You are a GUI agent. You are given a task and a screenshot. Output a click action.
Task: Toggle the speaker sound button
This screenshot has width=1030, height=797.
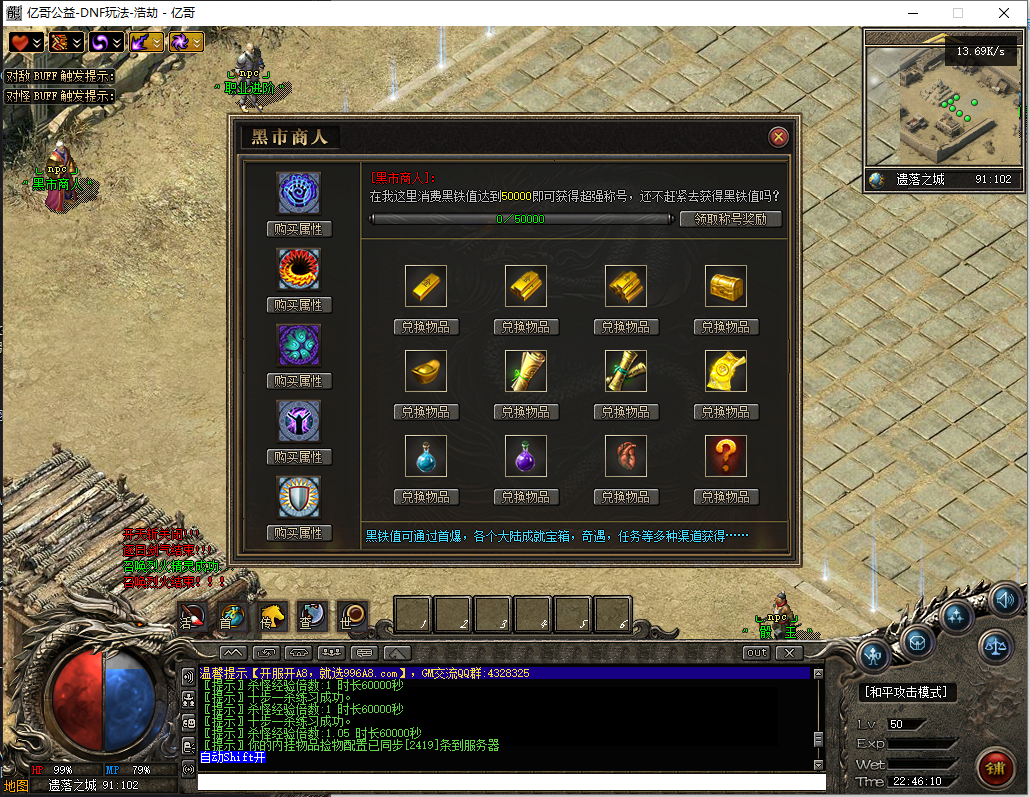(x=1005, y=599)
